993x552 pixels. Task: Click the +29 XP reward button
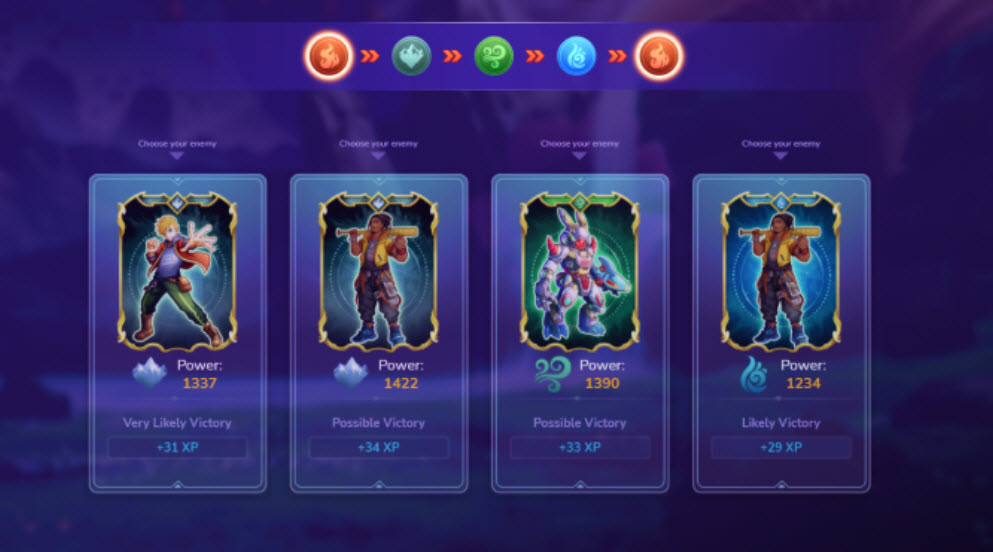pyautogui.click(x=781, y=448)
